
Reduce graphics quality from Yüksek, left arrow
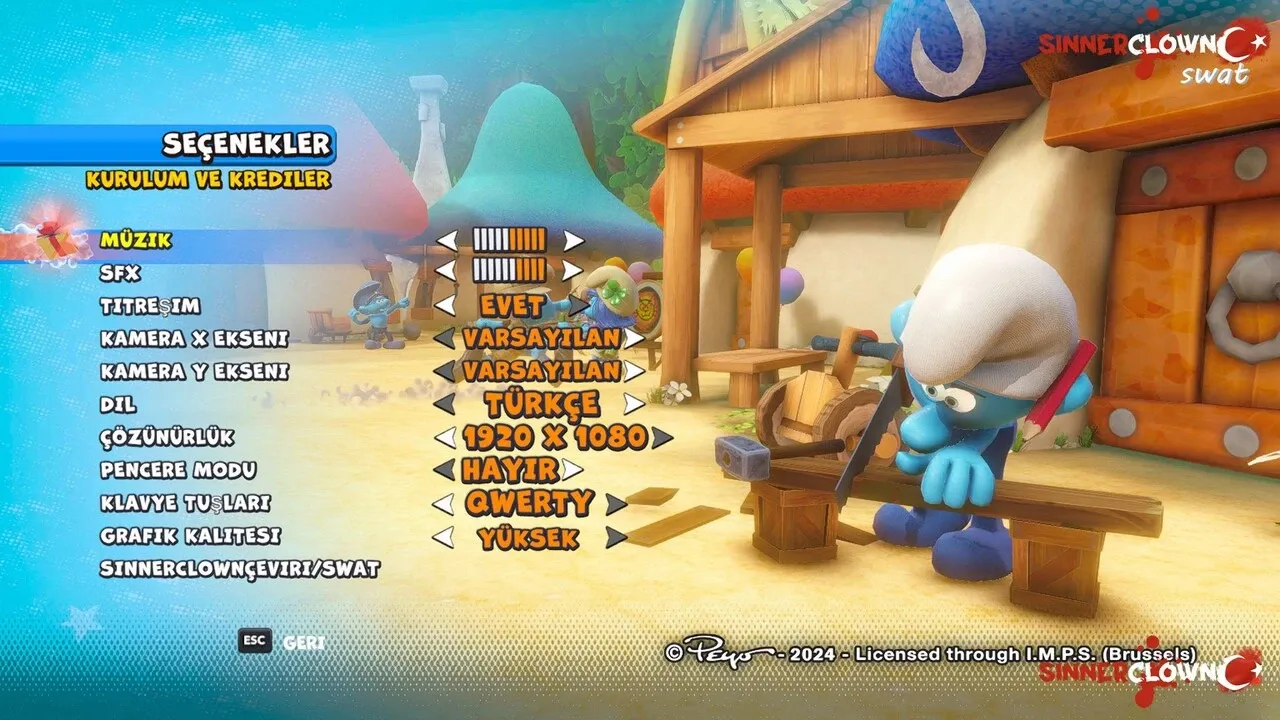442,537
